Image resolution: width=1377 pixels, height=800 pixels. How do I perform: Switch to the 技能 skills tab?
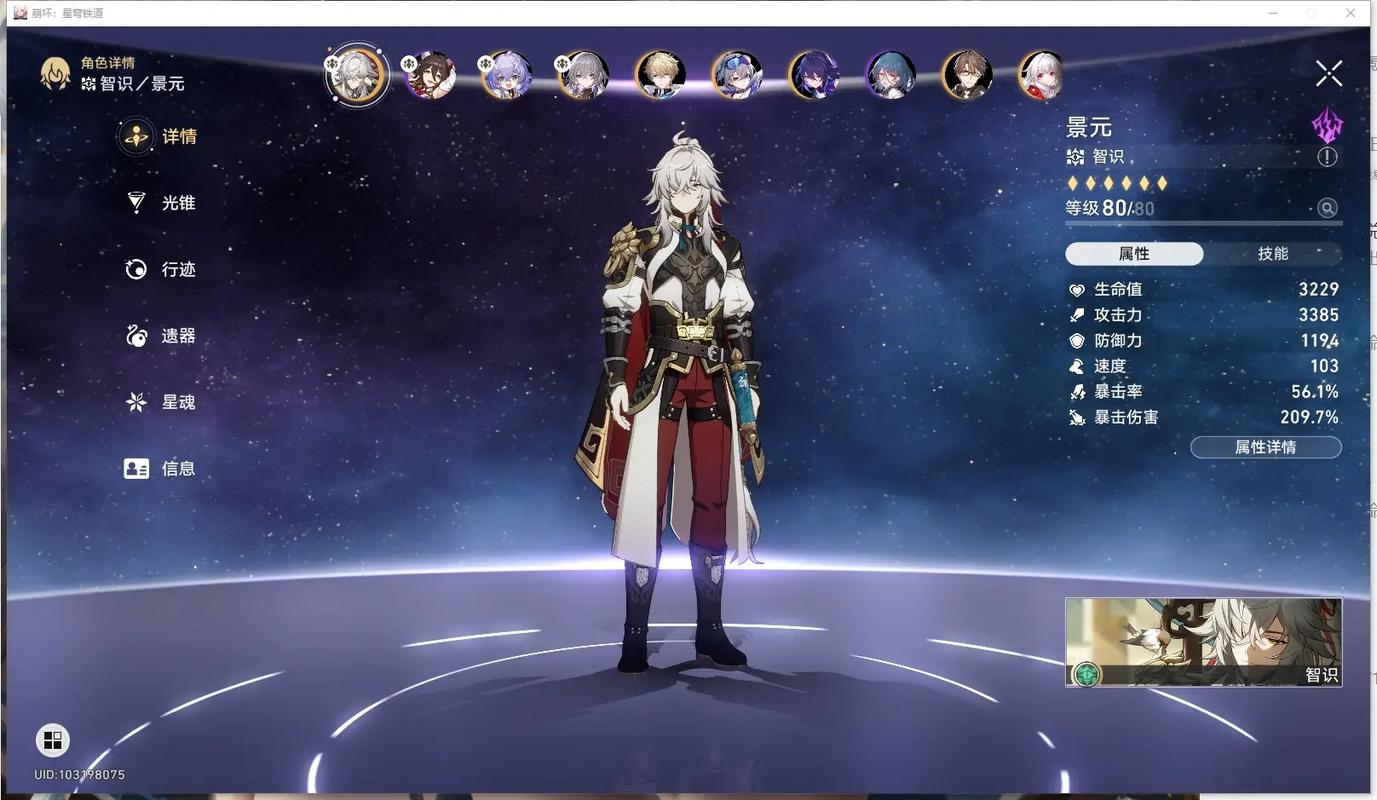[x=1272, y=253]
